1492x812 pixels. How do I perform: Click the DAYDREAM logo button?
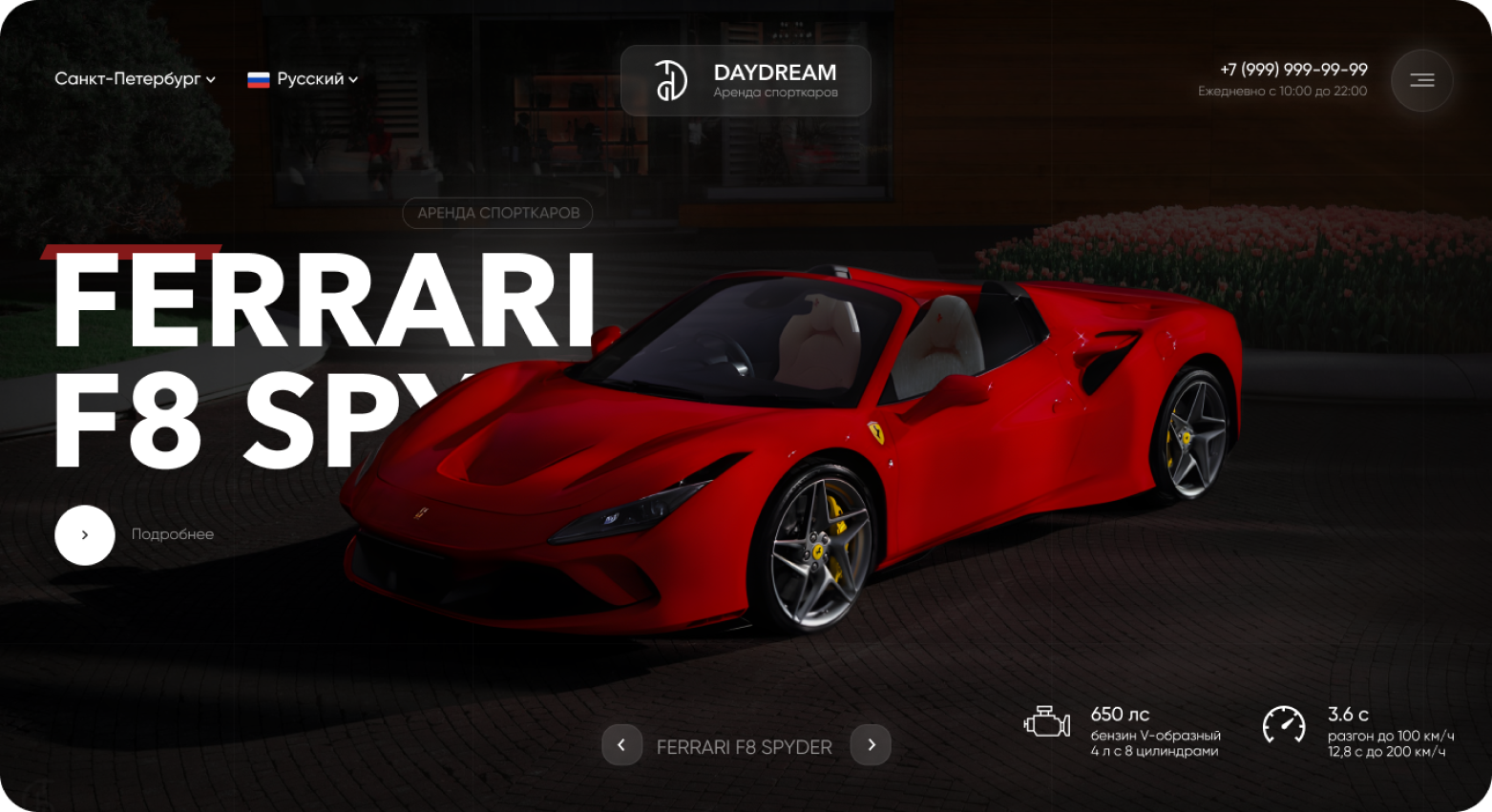(746, 80)
